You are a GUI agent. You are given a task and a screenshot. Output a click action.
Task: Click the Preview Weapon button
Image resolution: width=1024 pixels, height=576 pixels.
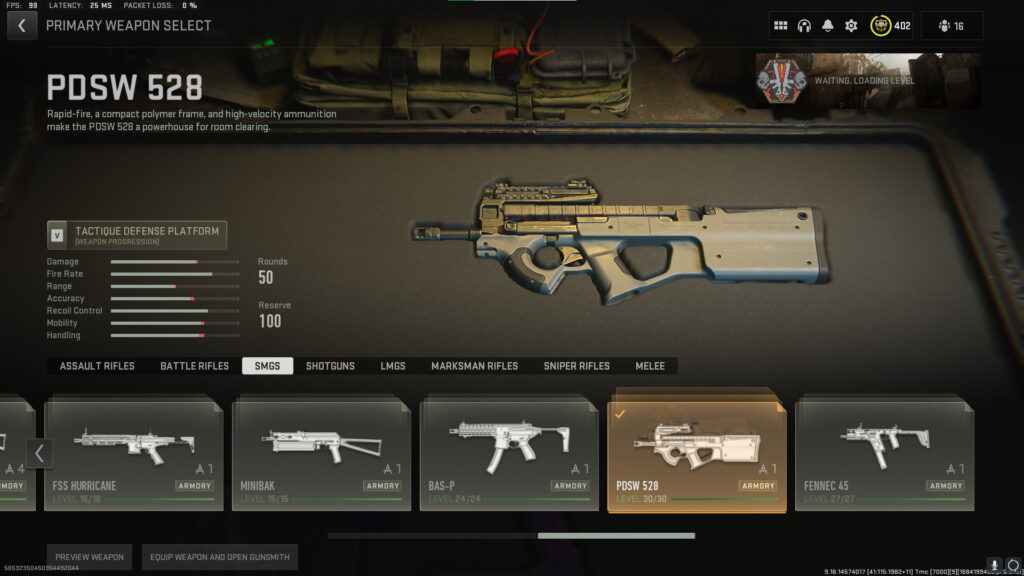coord(89,557)
